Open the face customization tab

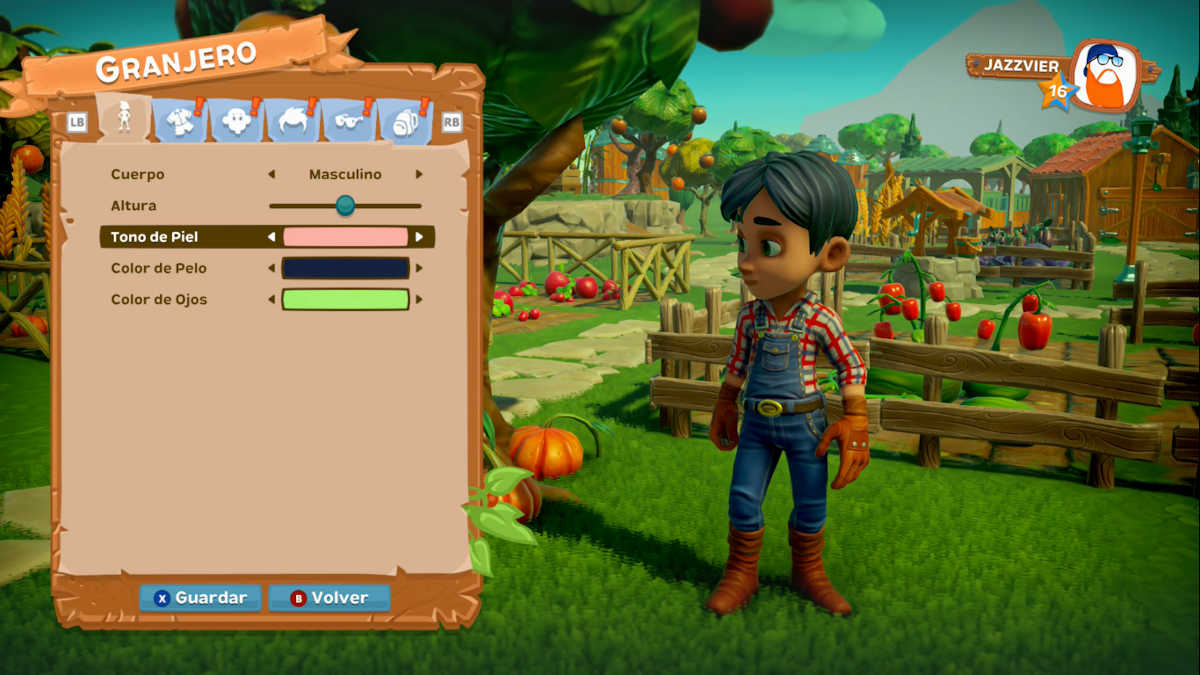tap(236, 122)
